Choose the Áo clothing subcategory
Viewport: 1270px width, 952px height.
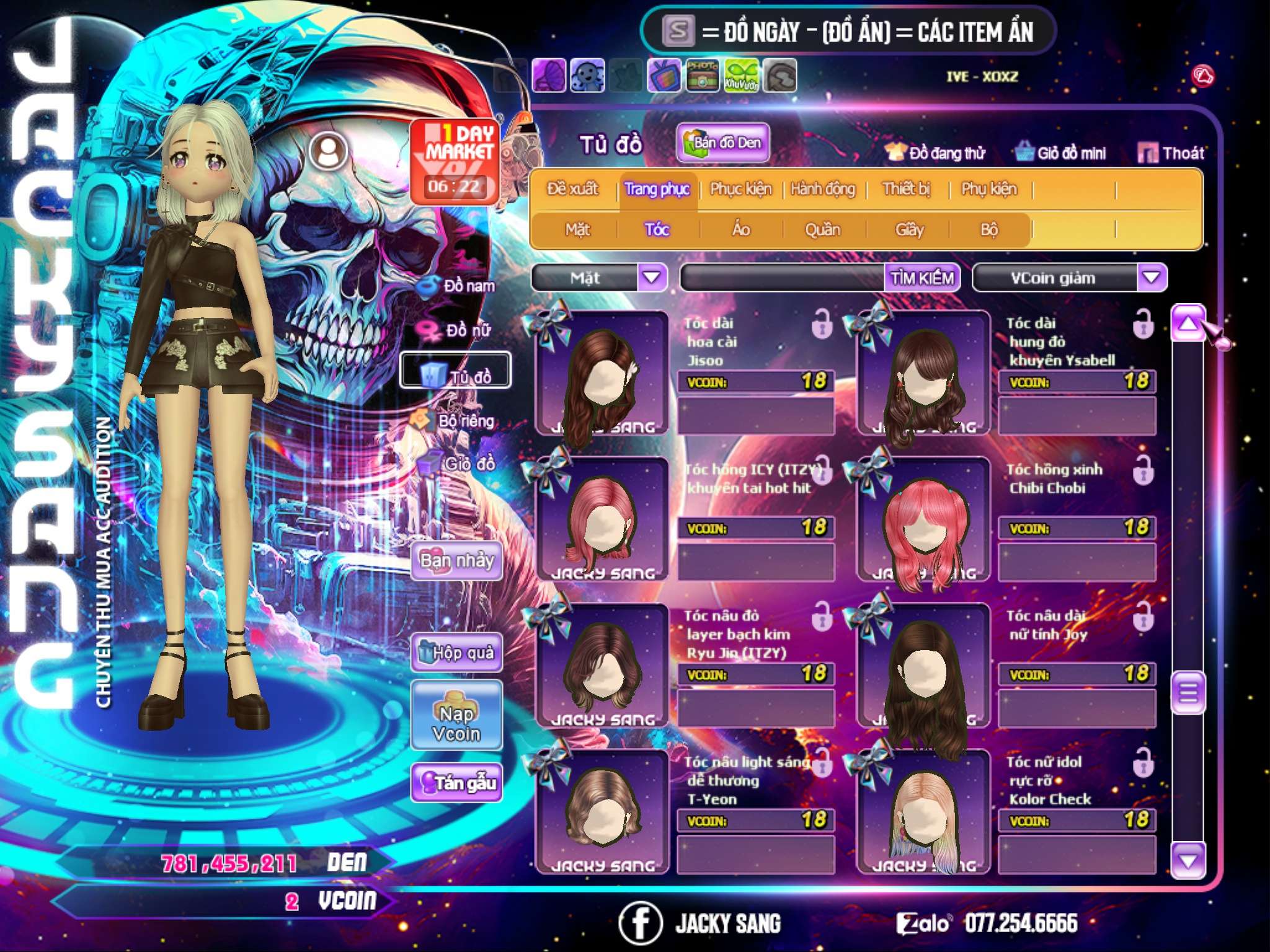(740, 230)
